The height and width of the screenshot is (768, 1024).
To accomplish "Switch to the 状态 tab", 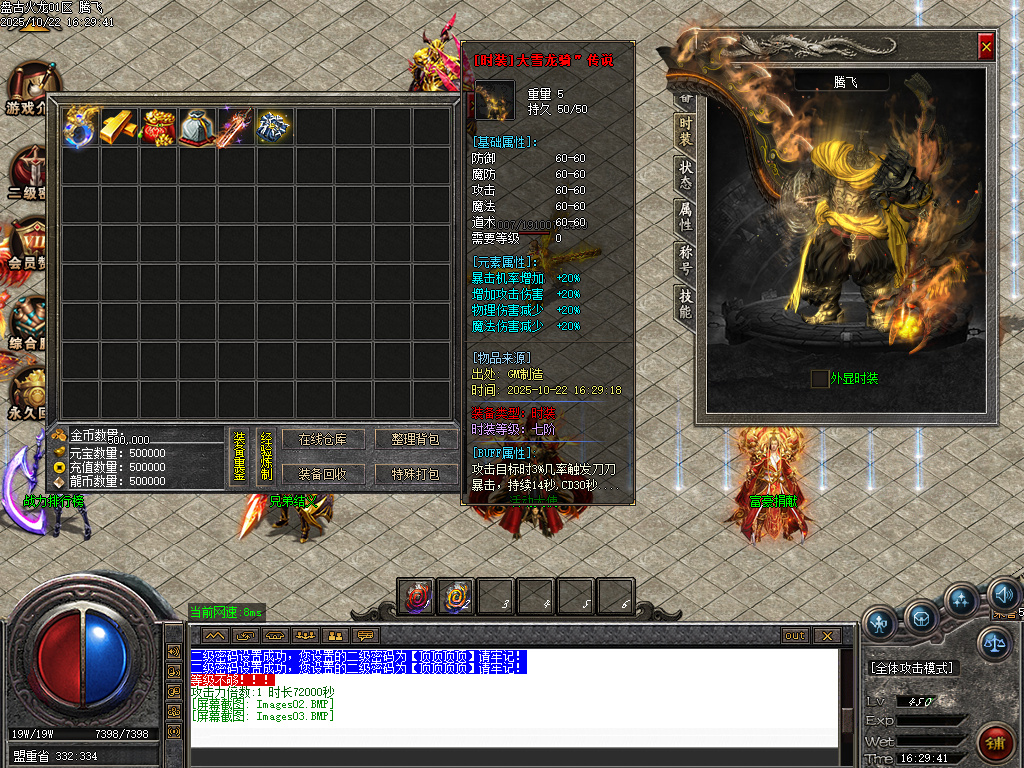I will tap(685, 172).
